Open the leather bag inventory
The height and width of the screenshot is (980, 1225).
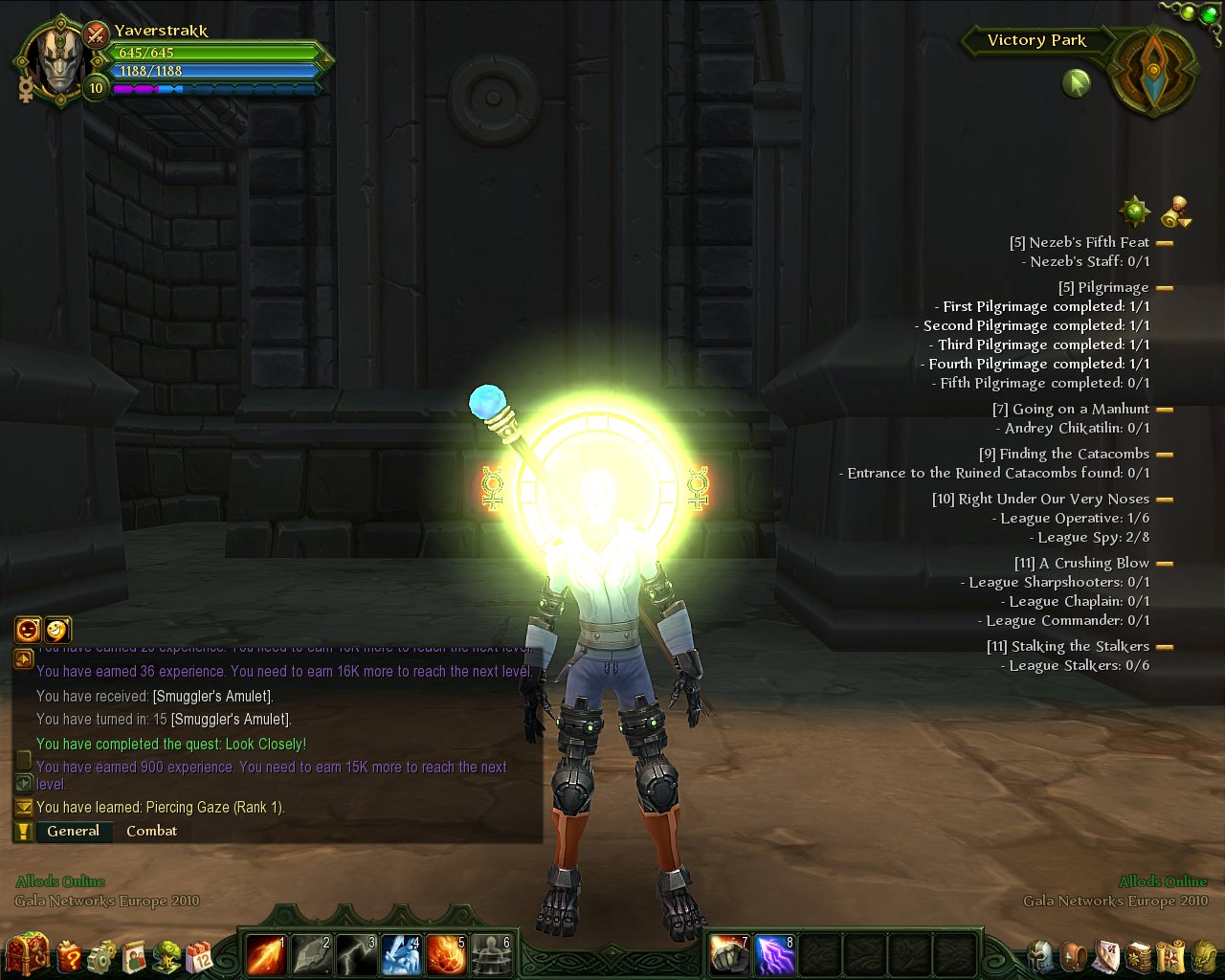[1076, 955]
